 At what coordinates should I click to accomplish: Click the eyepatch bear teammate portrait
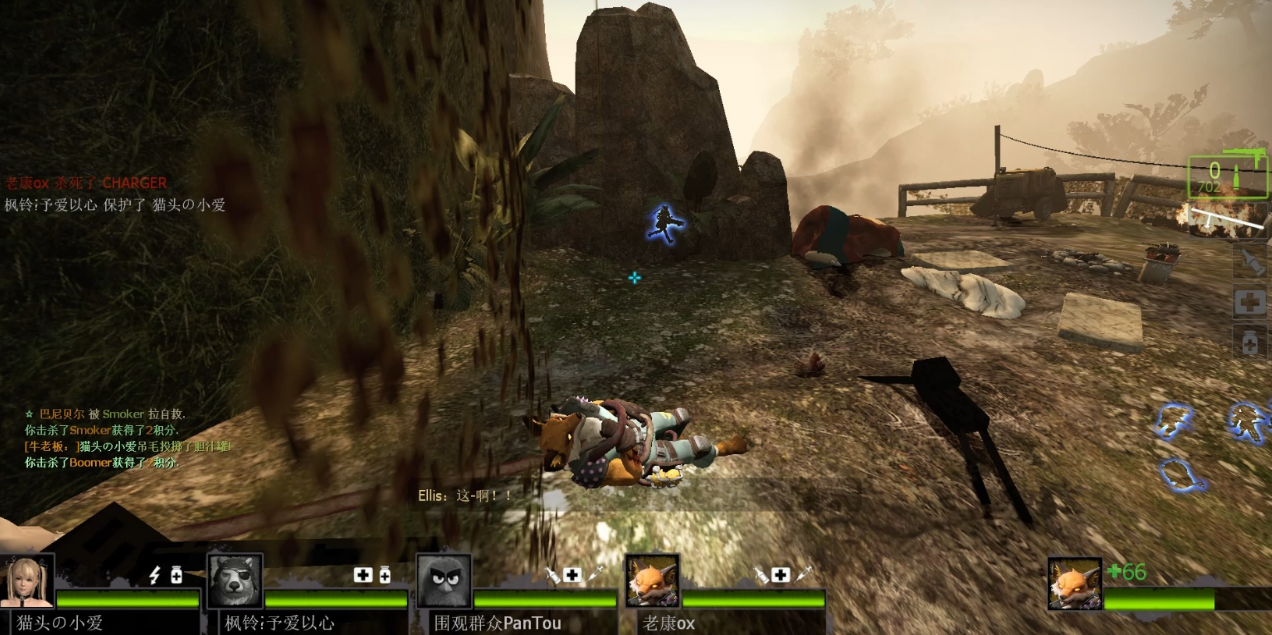point(234,581)
